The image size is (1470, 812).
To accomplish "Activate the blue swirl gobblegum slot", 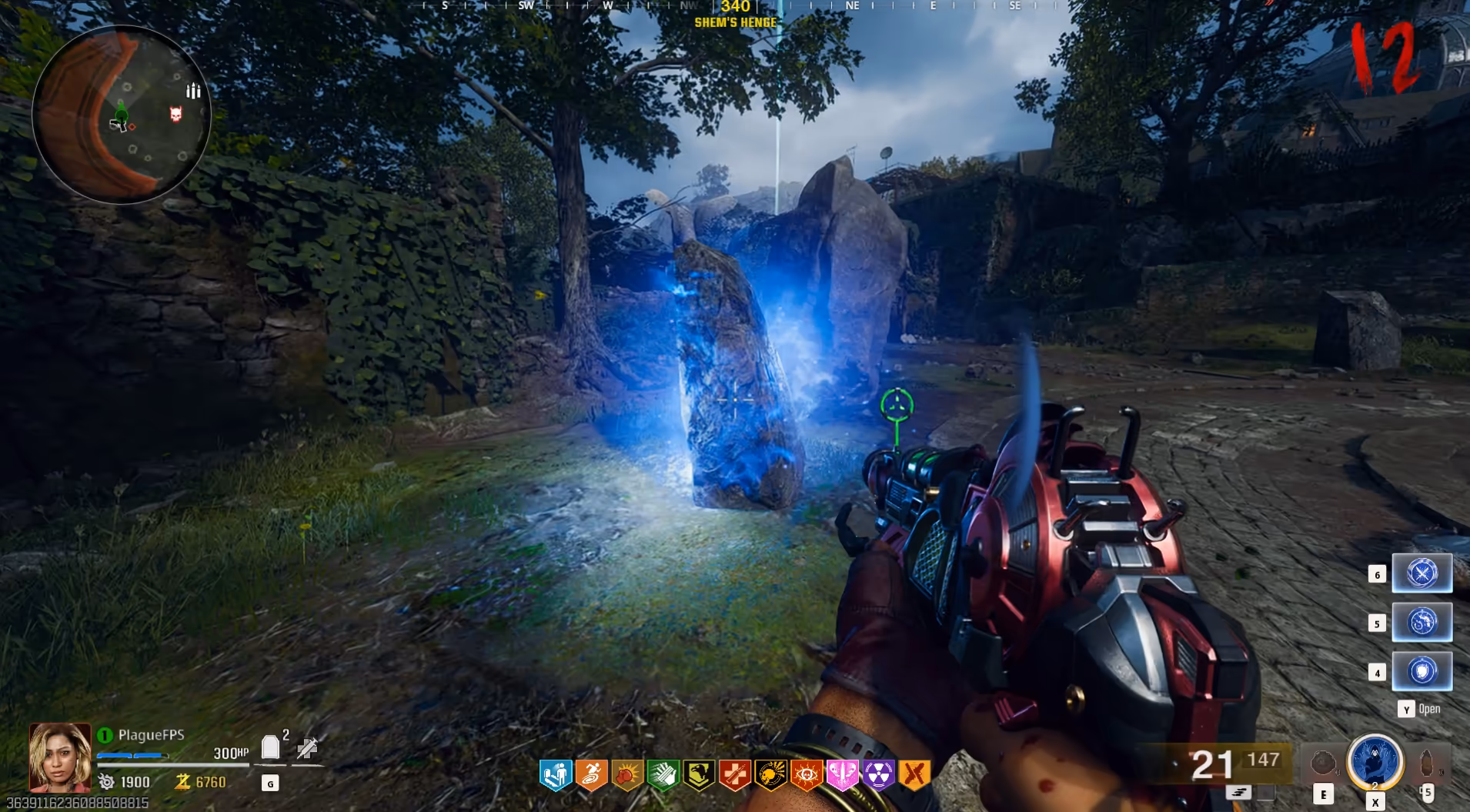I will 1422,622.
